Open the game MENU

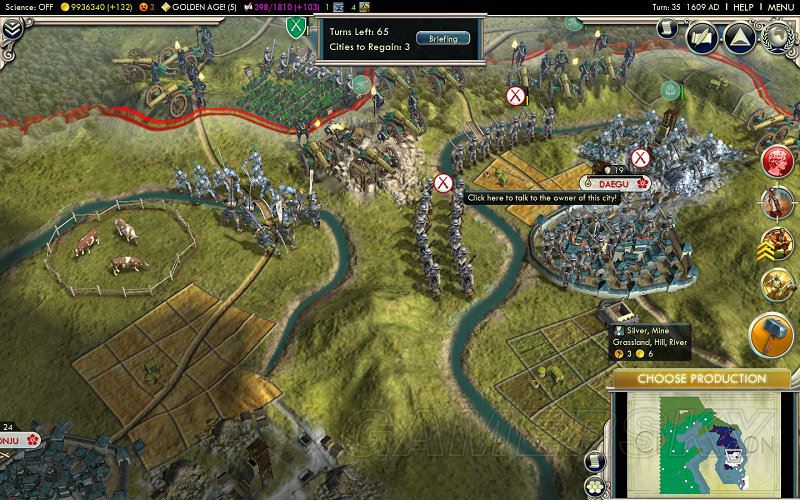click(780, 7)
